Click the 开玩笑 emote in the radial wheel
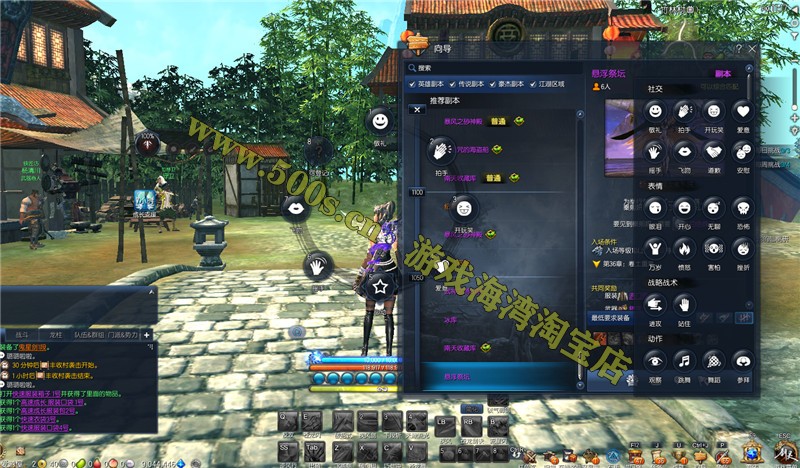The image size is (800, 468). (463, 209)
